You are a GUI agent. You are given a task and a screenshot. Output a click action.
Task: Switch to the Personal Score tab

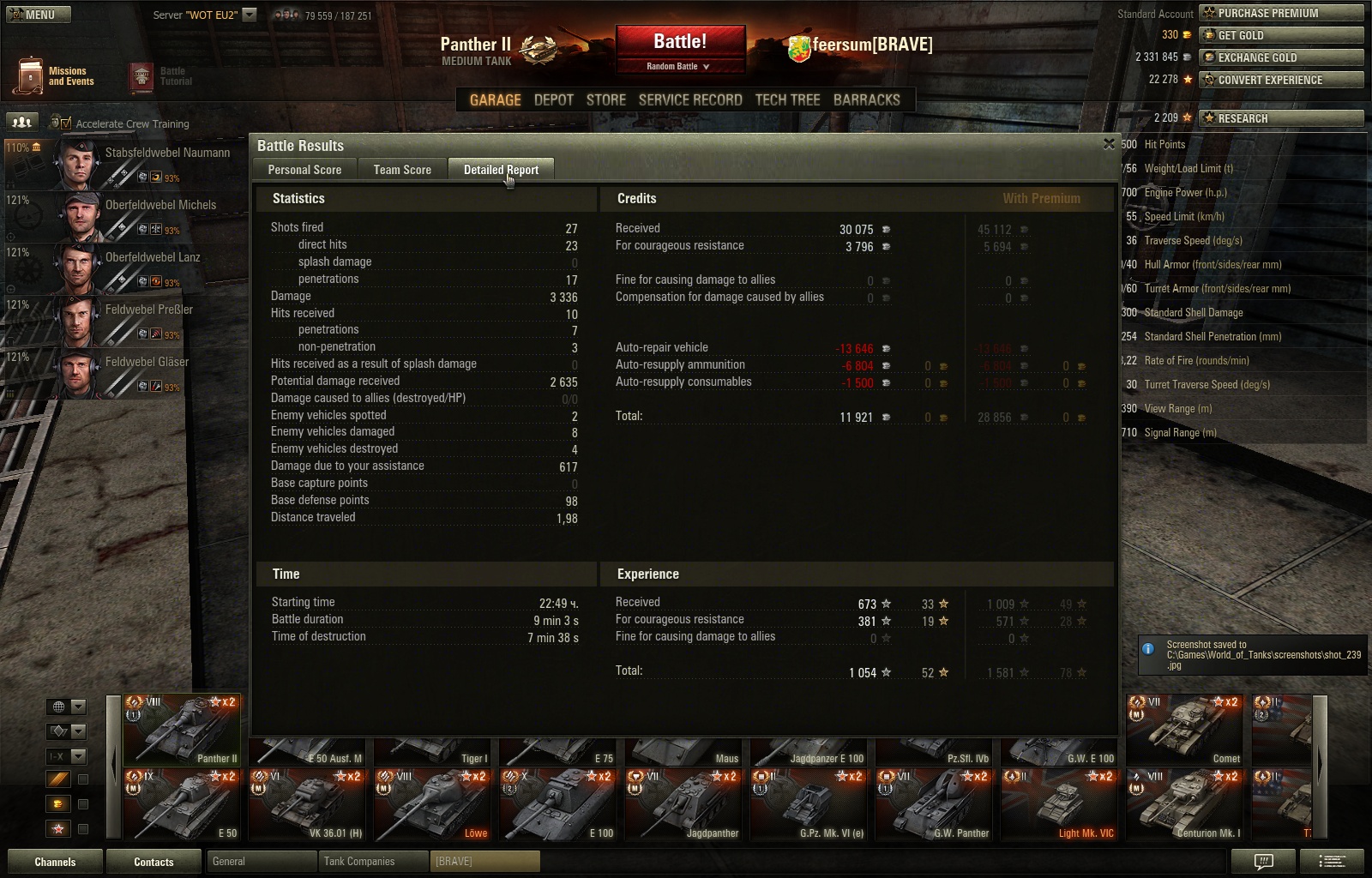(304, 170)
